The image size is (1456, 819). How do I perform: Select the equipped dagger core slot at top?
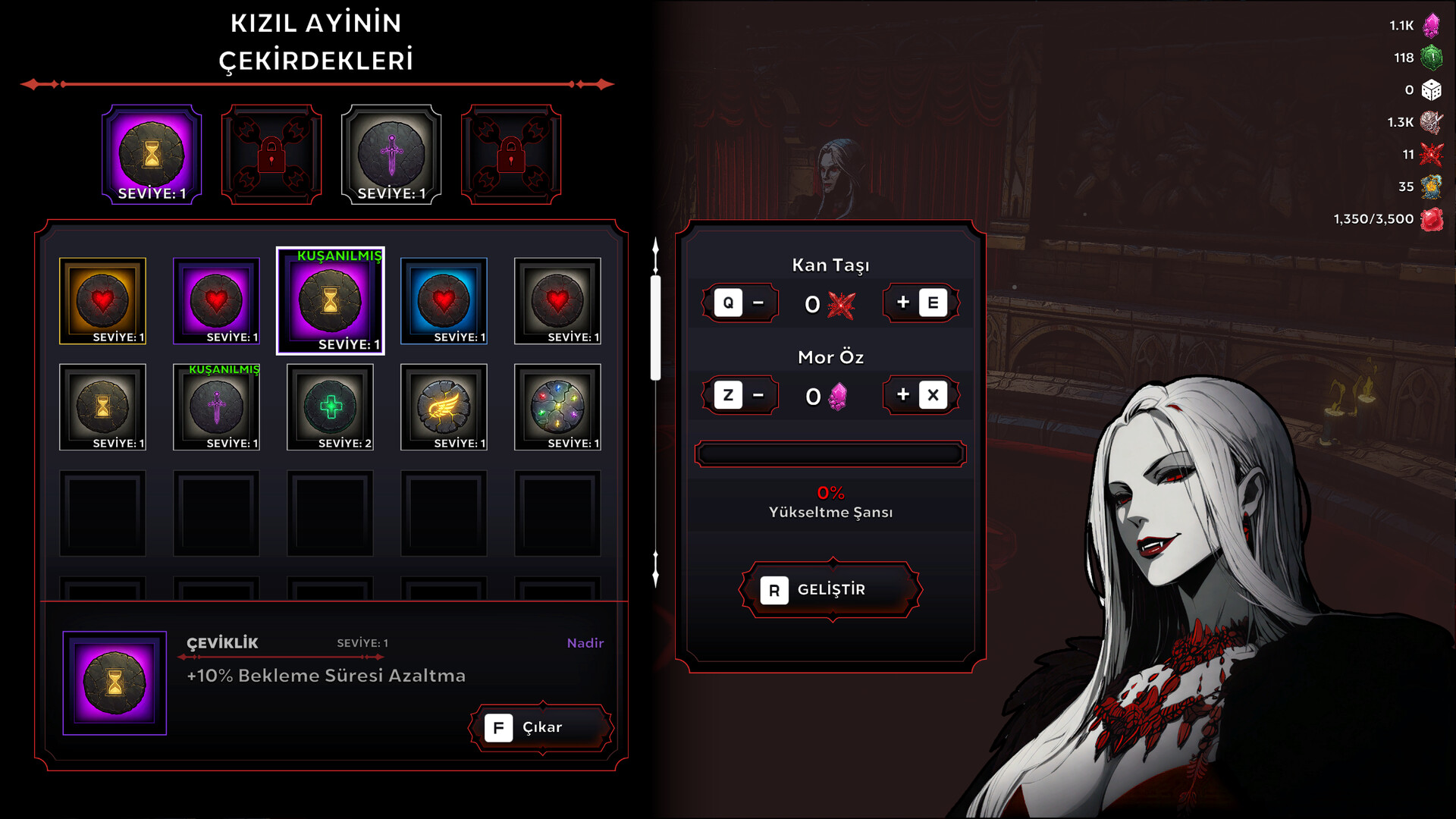click(391, 155)
